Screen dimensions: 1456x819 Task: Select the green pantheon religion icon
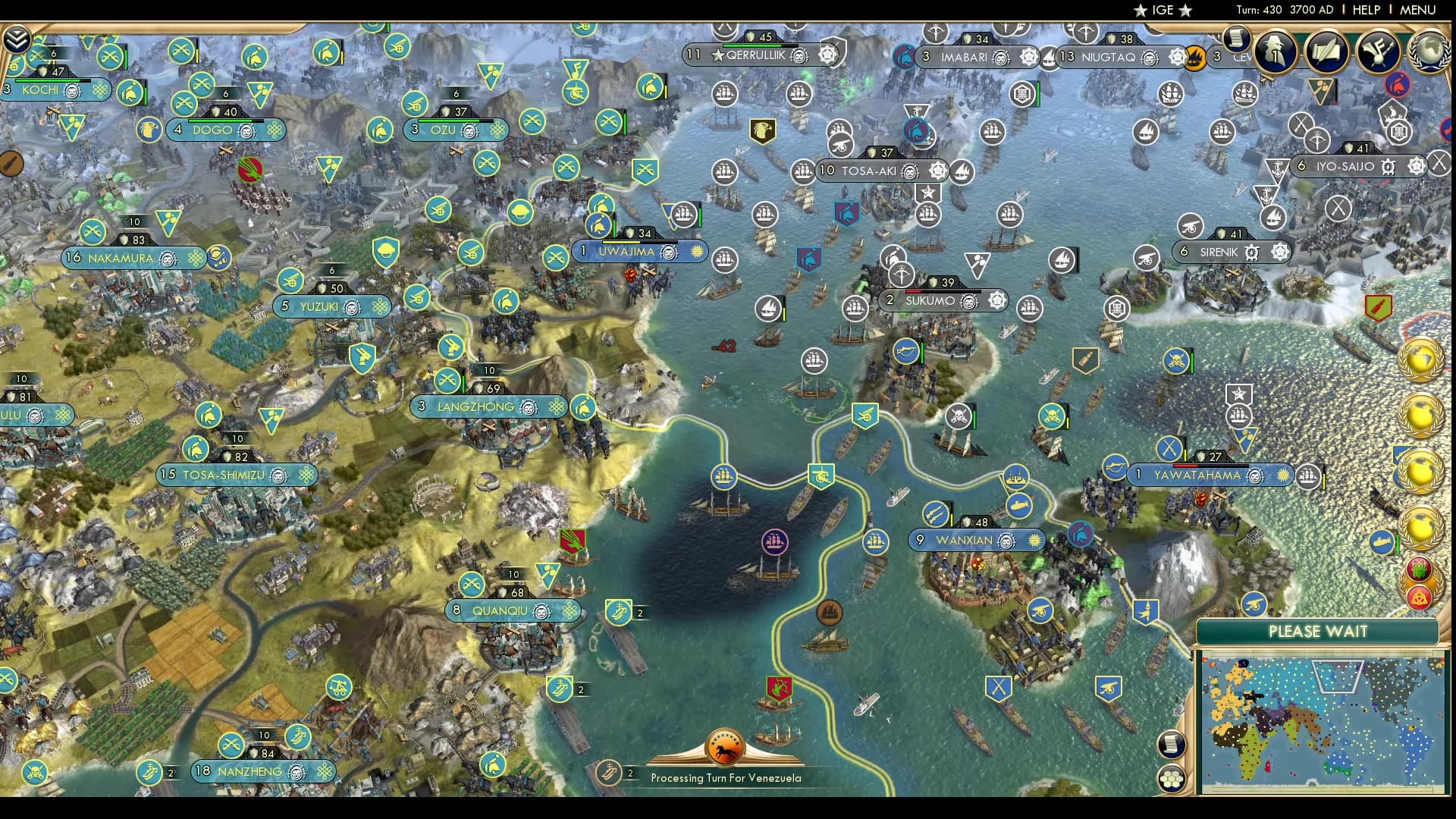pyautogui.click(x=1418, y=571)
